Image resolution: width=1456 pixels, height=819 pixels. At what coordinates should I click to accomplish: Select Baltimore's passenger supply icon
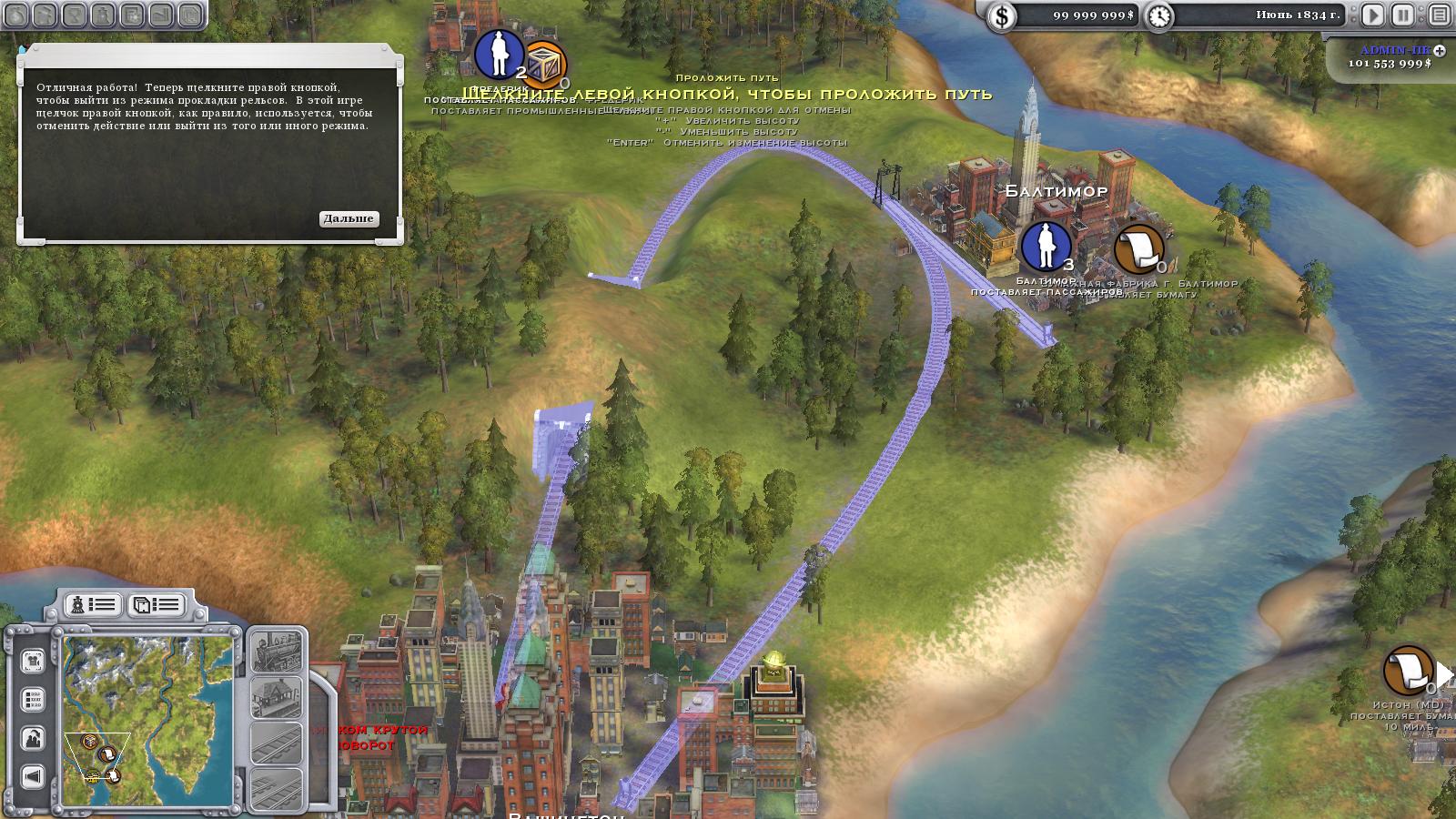coord(1046,246)
